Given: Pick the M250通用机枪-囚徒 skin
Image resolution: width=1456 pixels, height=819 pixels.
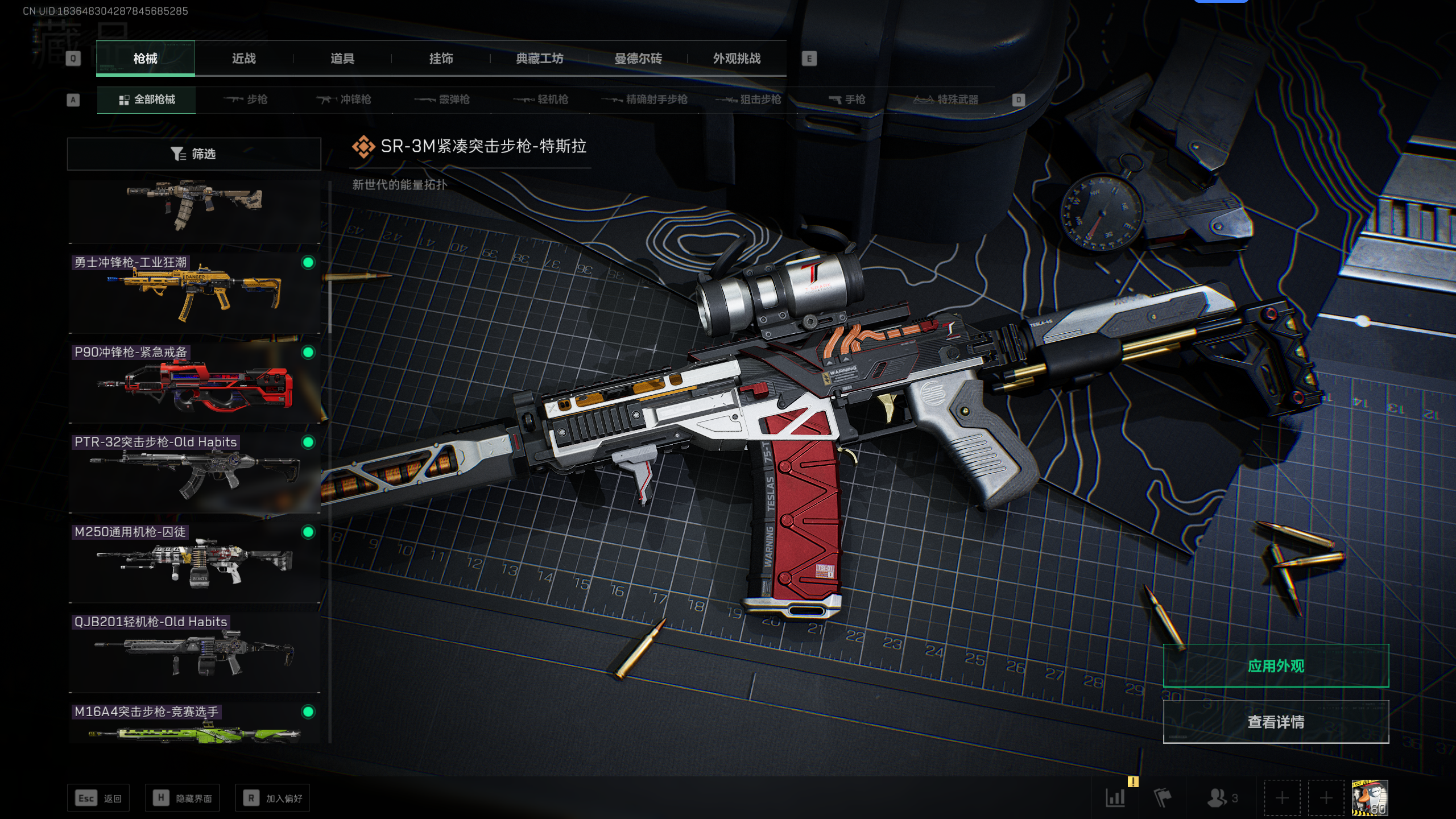Looking at the screenshot, I should coord(194,562).
